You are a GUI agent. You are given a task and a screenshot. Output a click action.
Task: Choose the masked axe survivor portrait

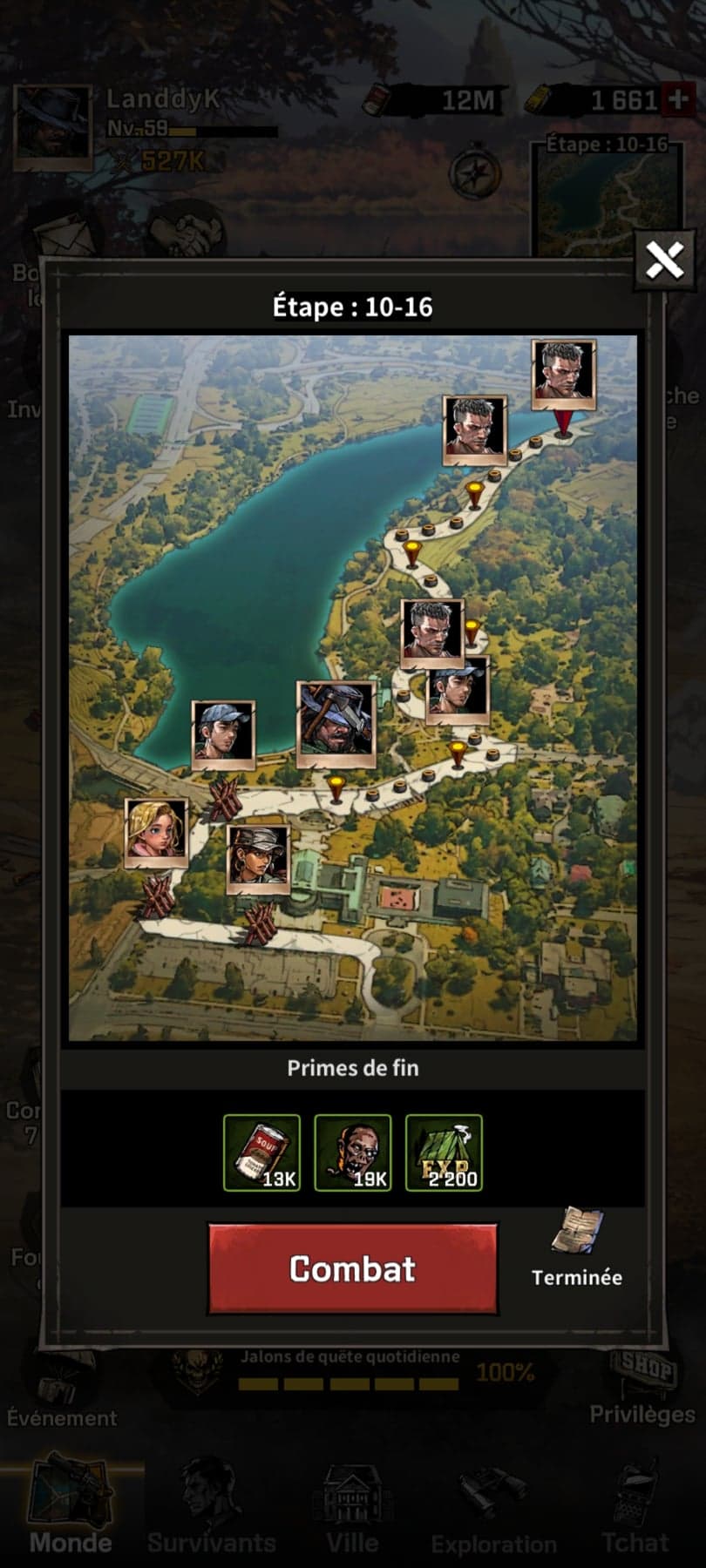pyautogui.click(x=336, y=724)
